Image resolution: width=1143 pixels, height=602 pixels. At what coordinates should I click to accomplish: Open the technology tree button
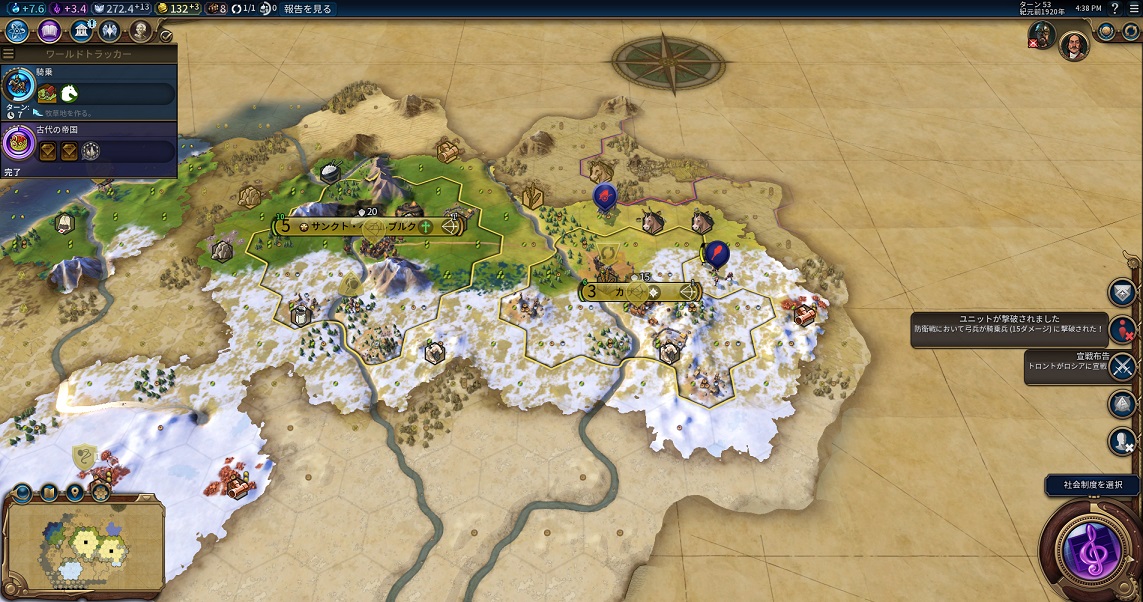point(17,31)
